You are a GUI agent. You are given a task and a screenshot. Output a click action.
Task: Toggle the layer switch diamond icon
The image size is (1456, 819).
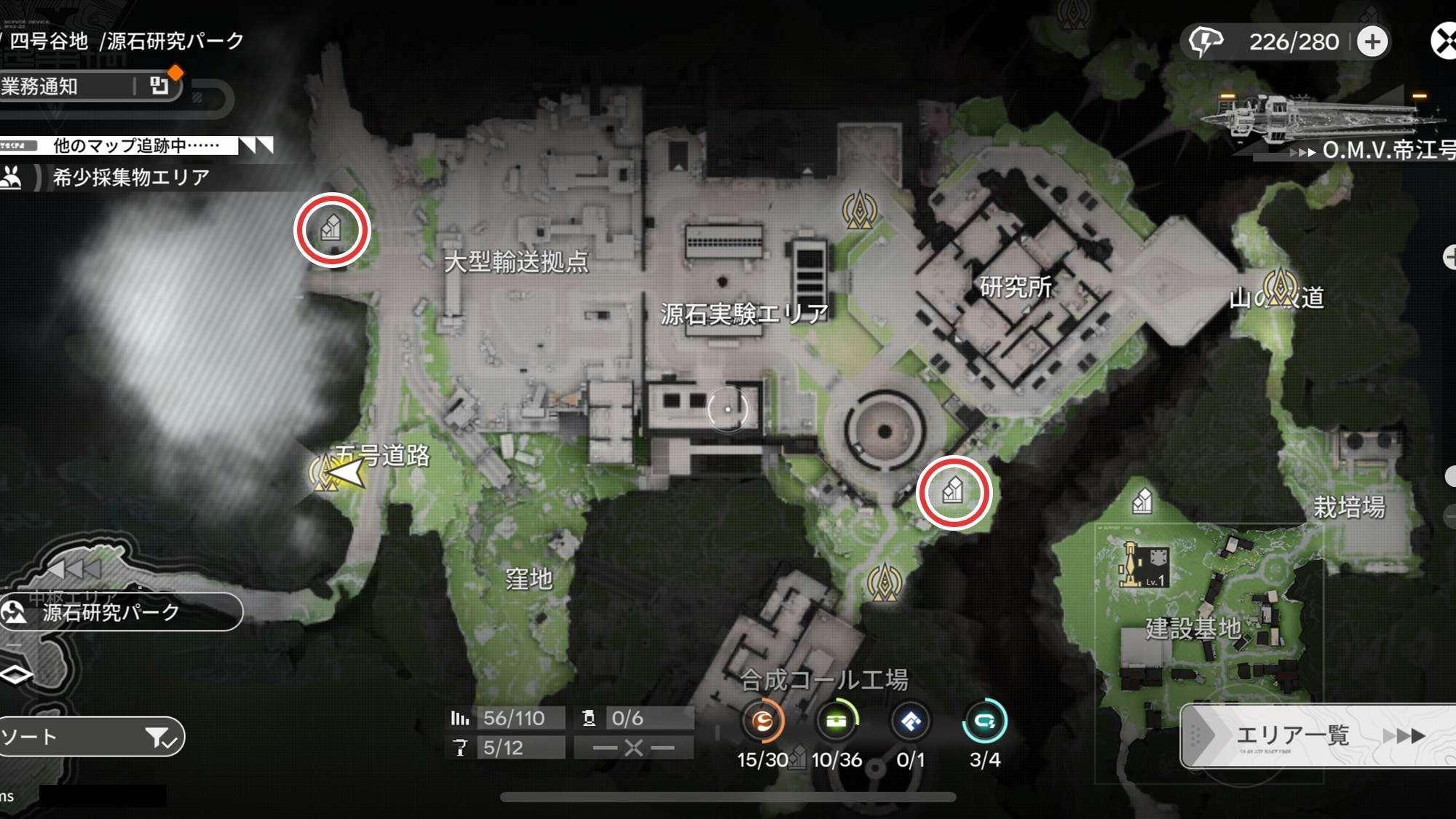tap(16, 675)
